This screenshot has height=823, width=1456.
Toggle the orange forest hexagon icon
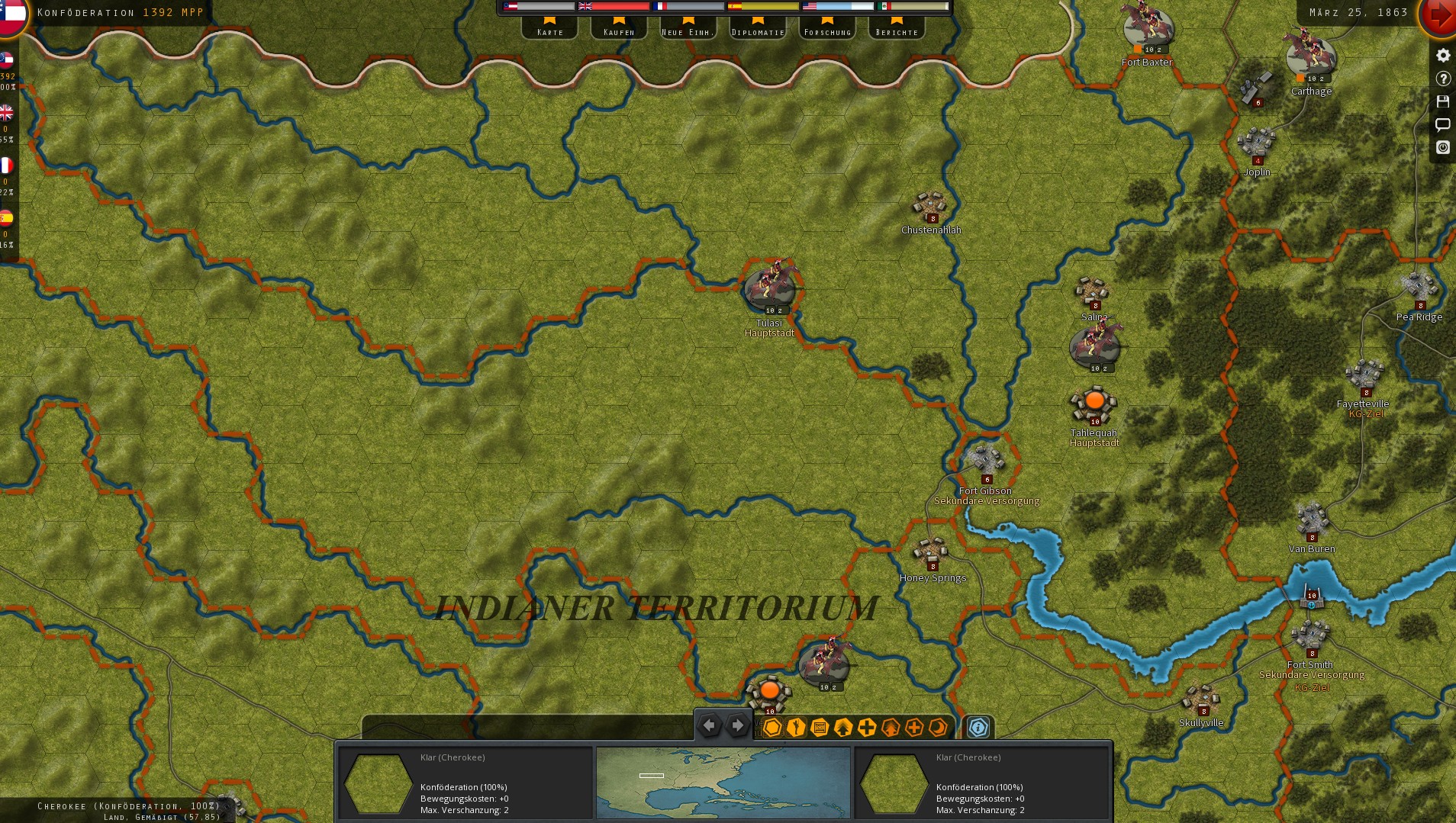(891, 728)
